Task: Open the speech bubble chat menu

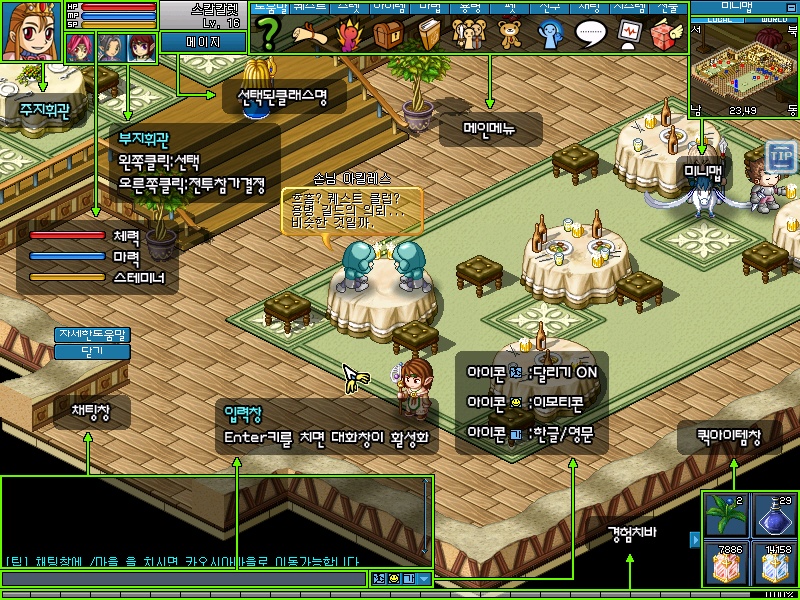Action: tap(592, 35)
